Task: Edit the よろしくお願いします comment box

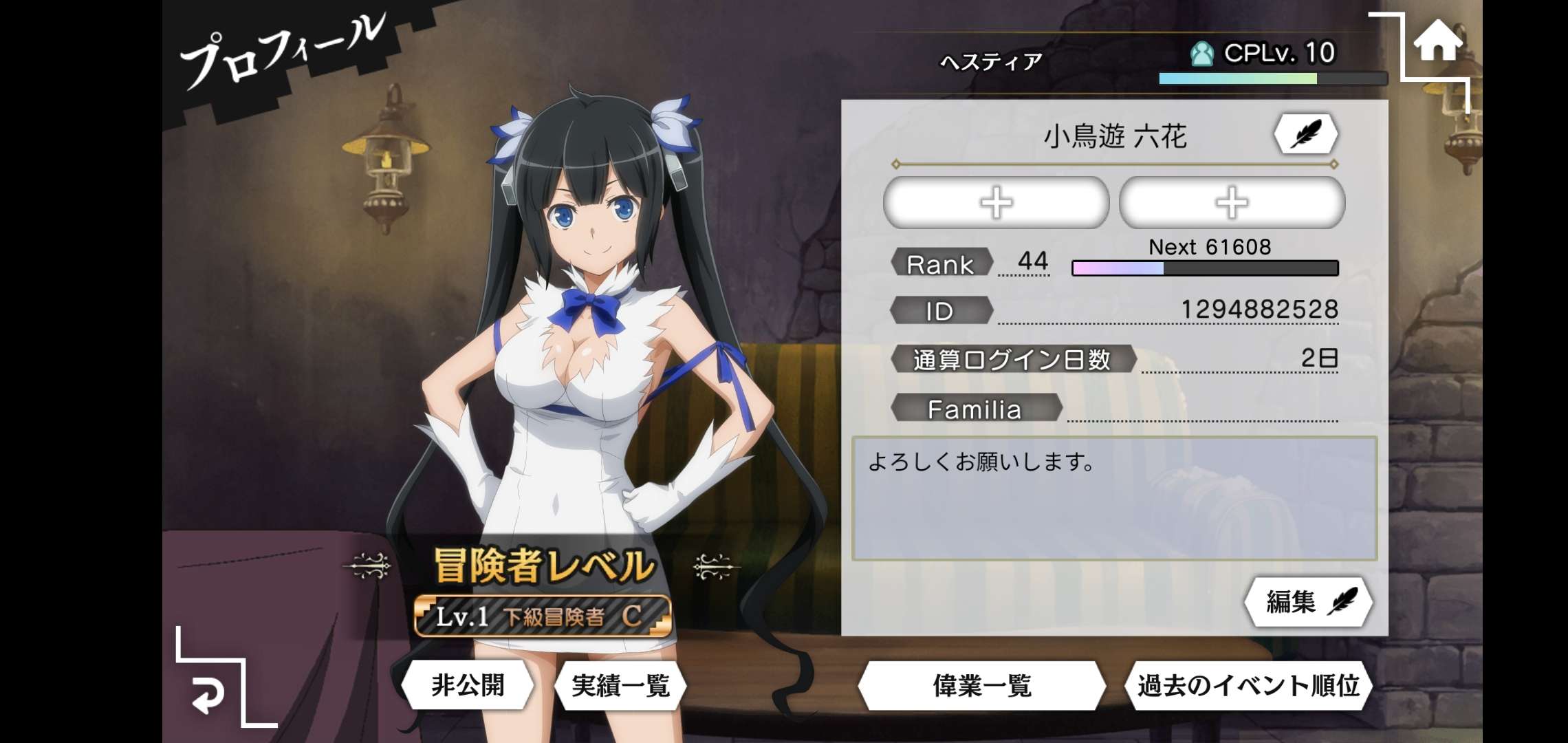Action: point(1114,498)
